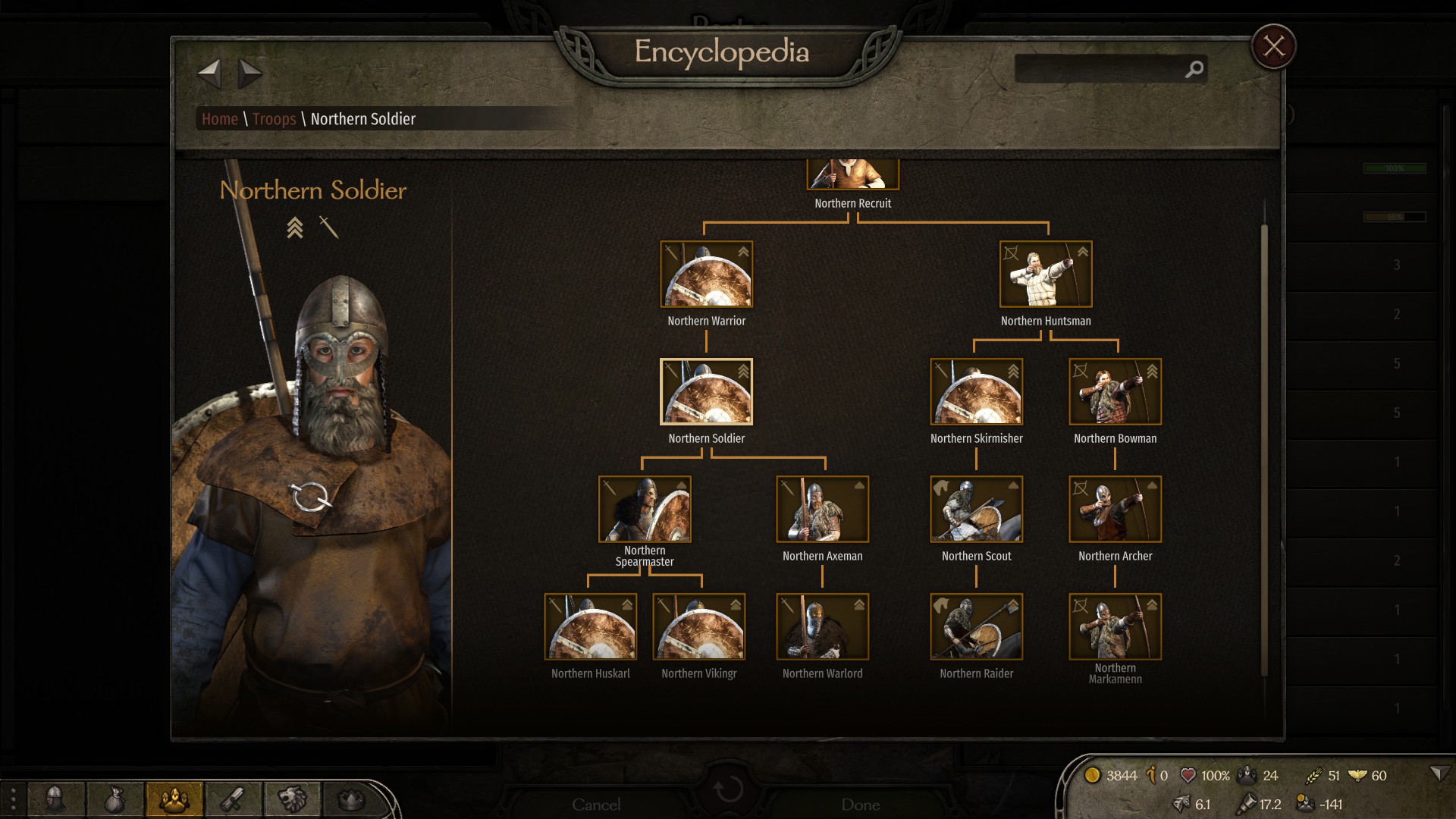The image size is (1456, 819).
Task: View the Northern Bowman entry
Action: click(1115, 392)
